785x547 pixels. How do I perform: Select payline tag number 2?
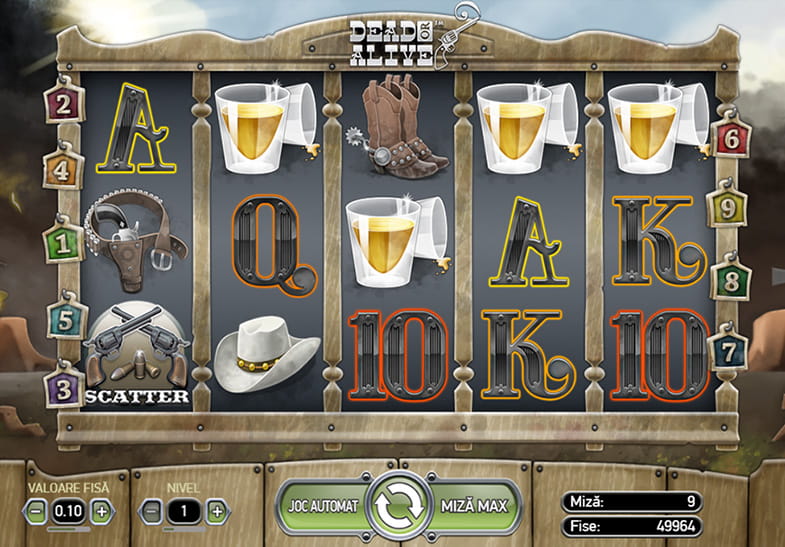64,105
